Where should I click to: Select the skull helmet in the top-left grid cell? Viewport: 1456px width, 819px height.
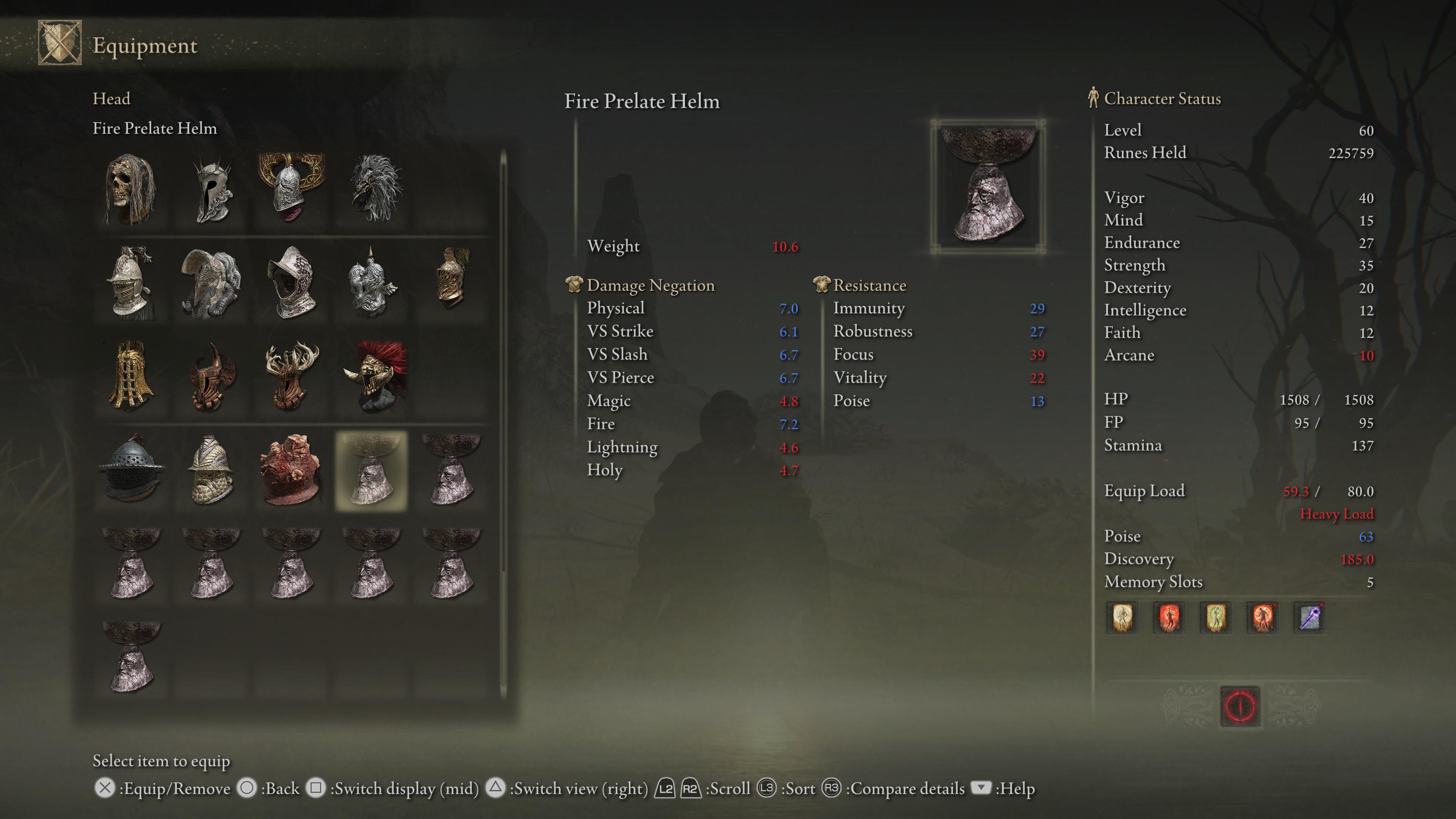130,190
